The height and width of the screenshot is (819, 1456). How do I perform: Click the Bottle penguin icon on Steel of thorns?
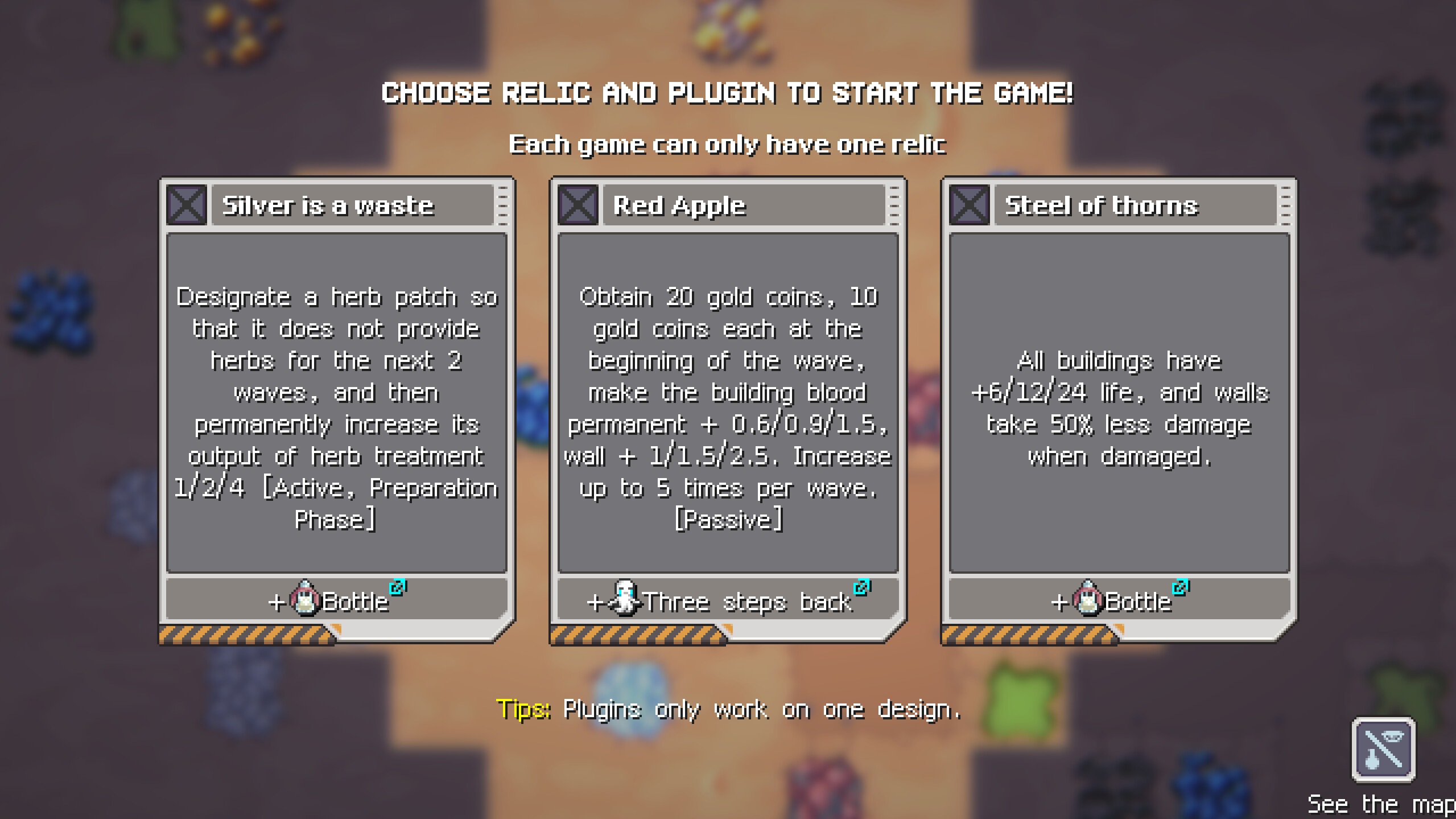point(1088,599)
